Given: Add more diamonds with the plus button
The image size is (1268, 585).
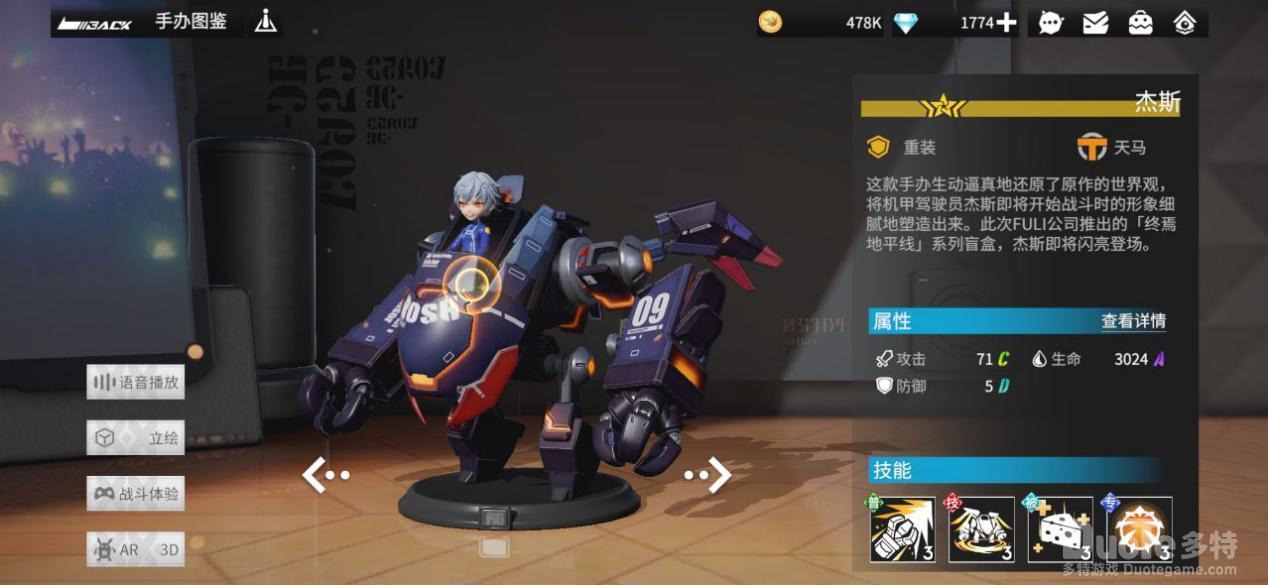Looking at the screenshot, I should [x=1006, y=22].
